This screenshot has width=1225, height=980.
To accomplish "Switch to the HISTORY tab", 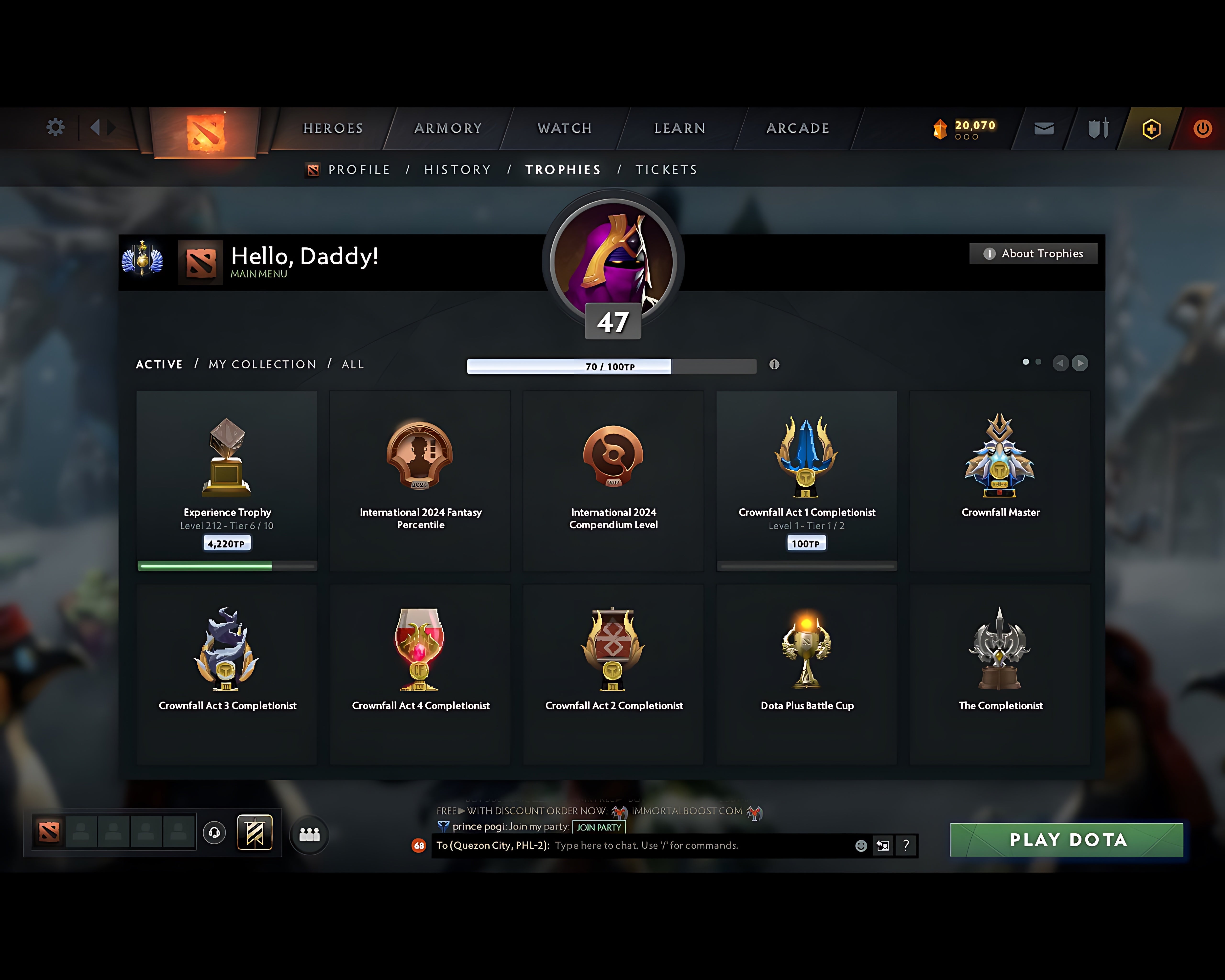I will (457, 169).
